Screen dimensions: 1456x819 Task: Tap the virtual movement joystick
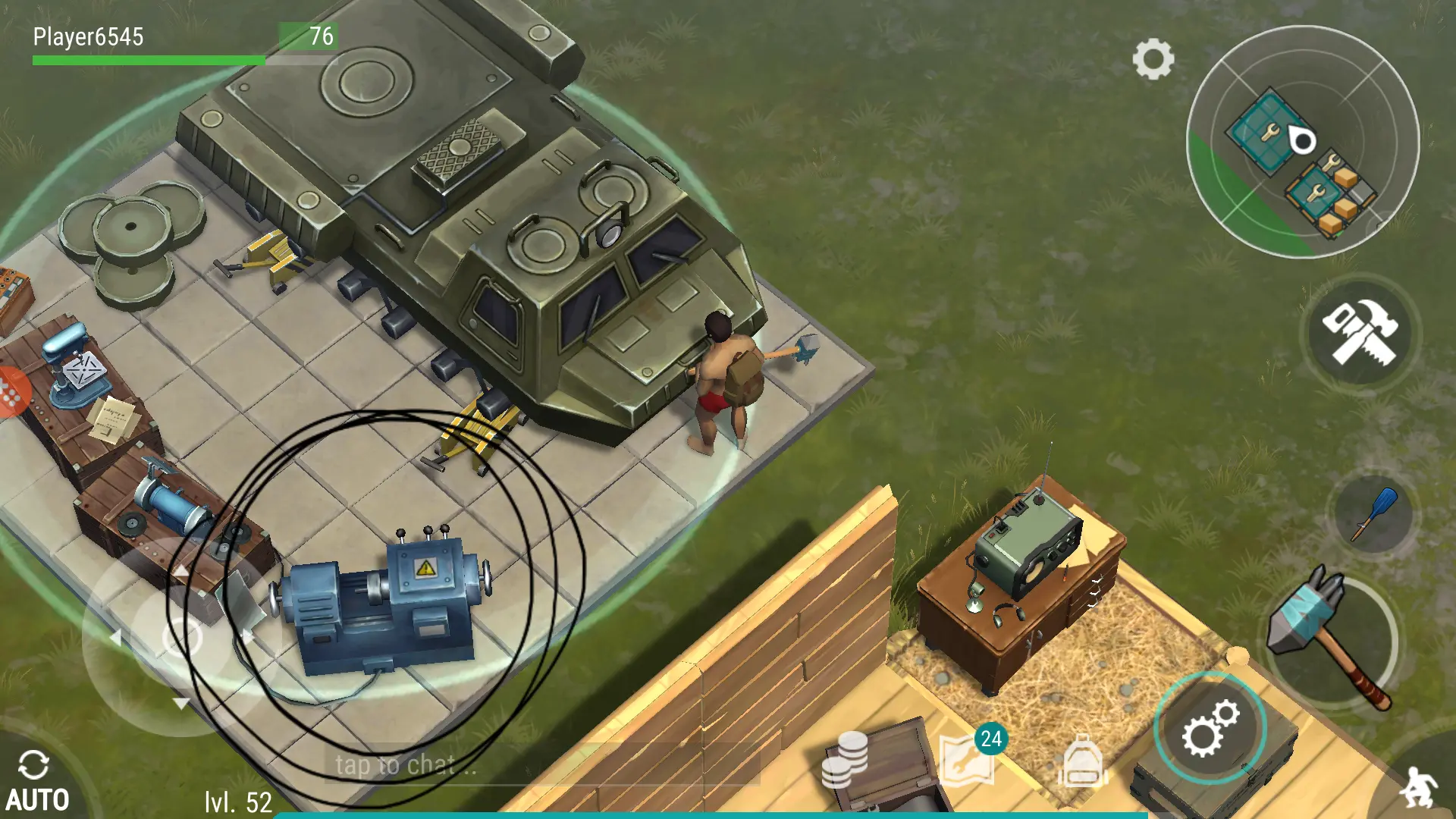click(x=180, y=635)
